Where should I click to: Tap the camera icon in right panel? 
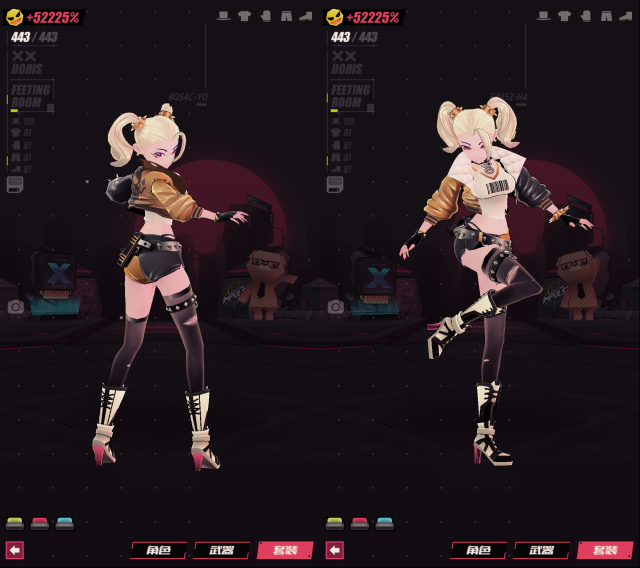pyautogui.click(x=335, y=307)
